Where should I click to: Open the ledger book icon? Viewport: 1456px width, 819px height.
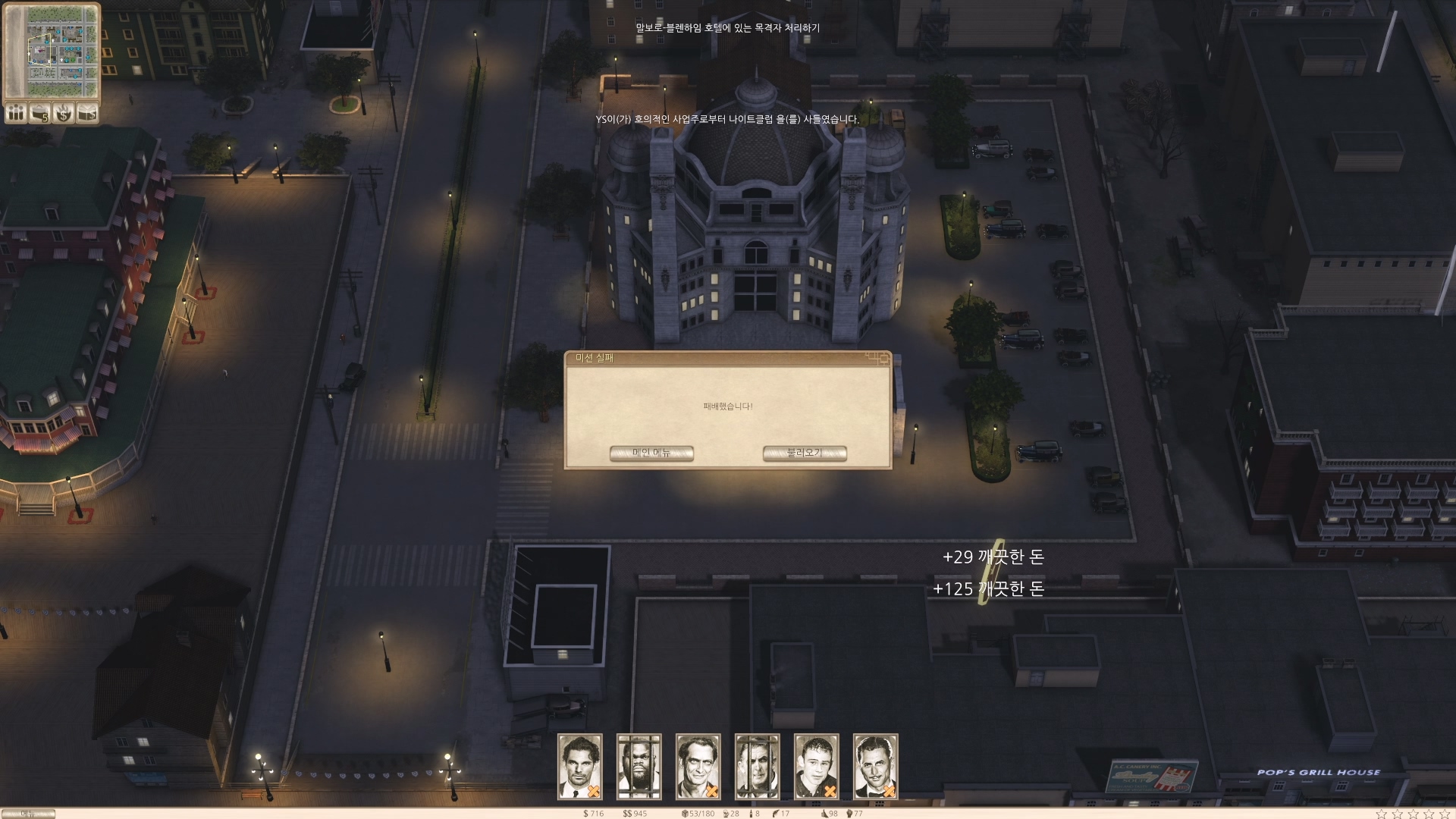click(x=88, y=114)
